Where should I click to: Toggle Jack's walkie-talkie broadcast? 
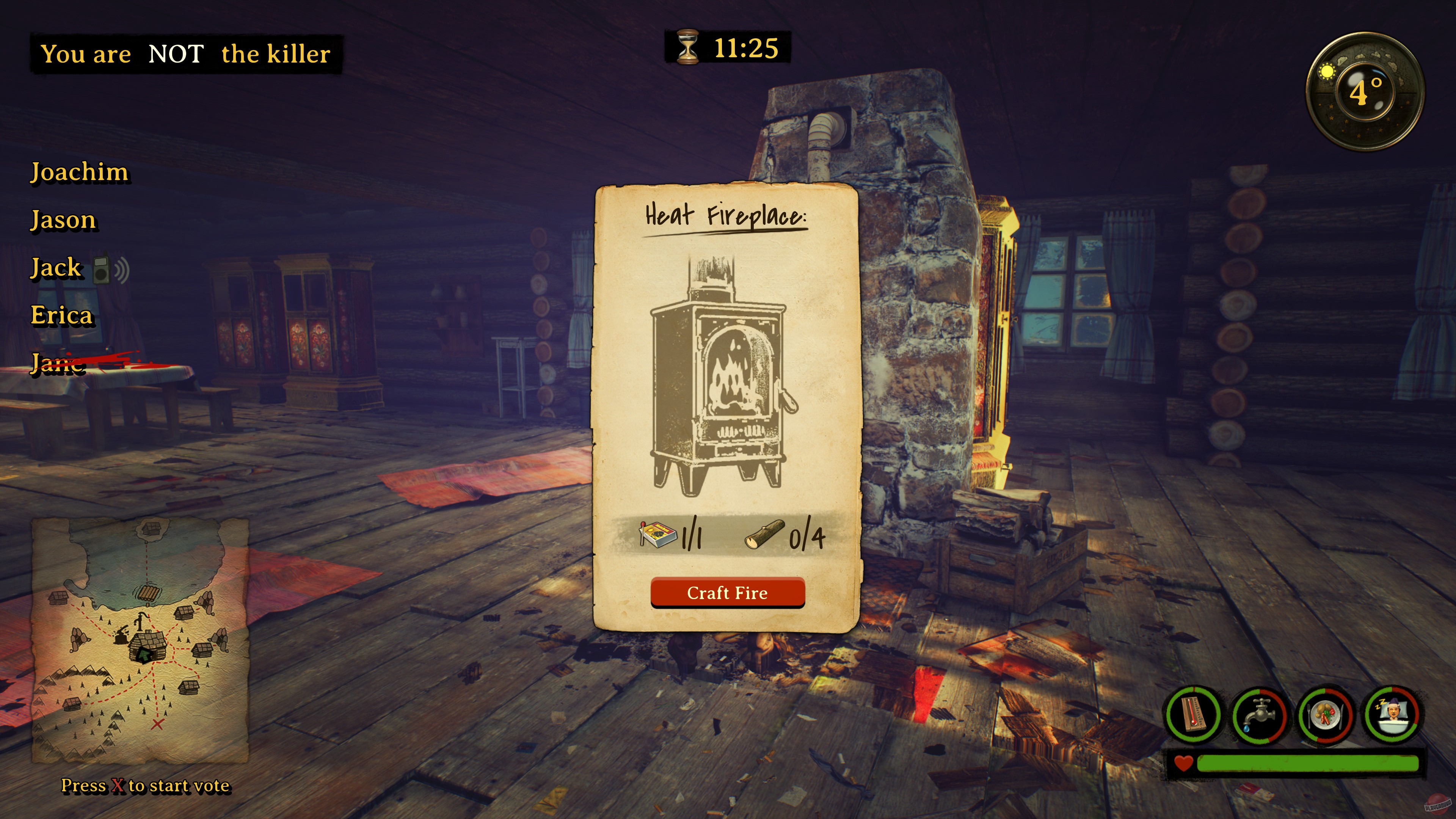click(x=101, y=270)
